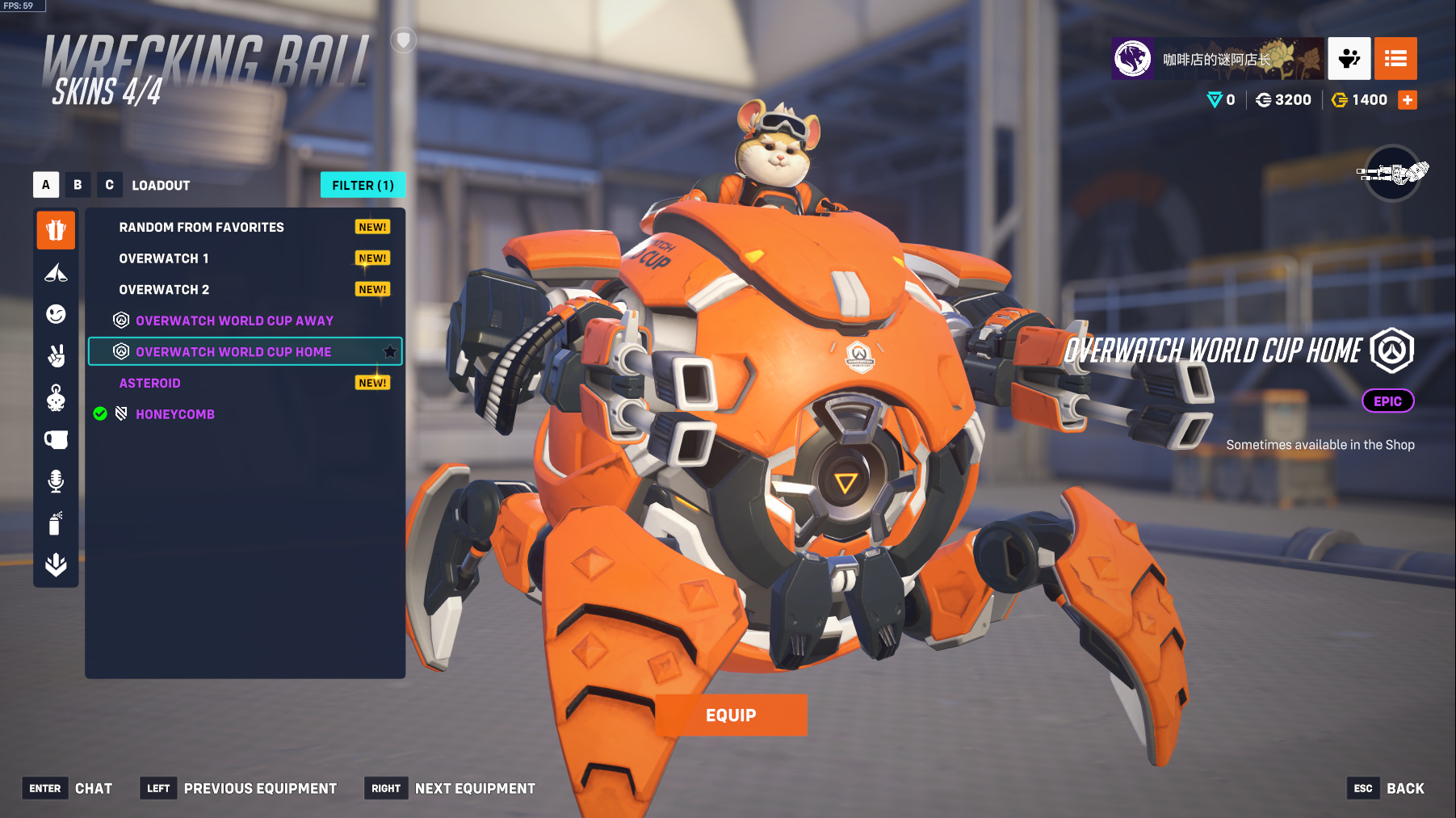Open the Filter options
This screenshot has height=818, width=1456.
(x=363, y=185)
